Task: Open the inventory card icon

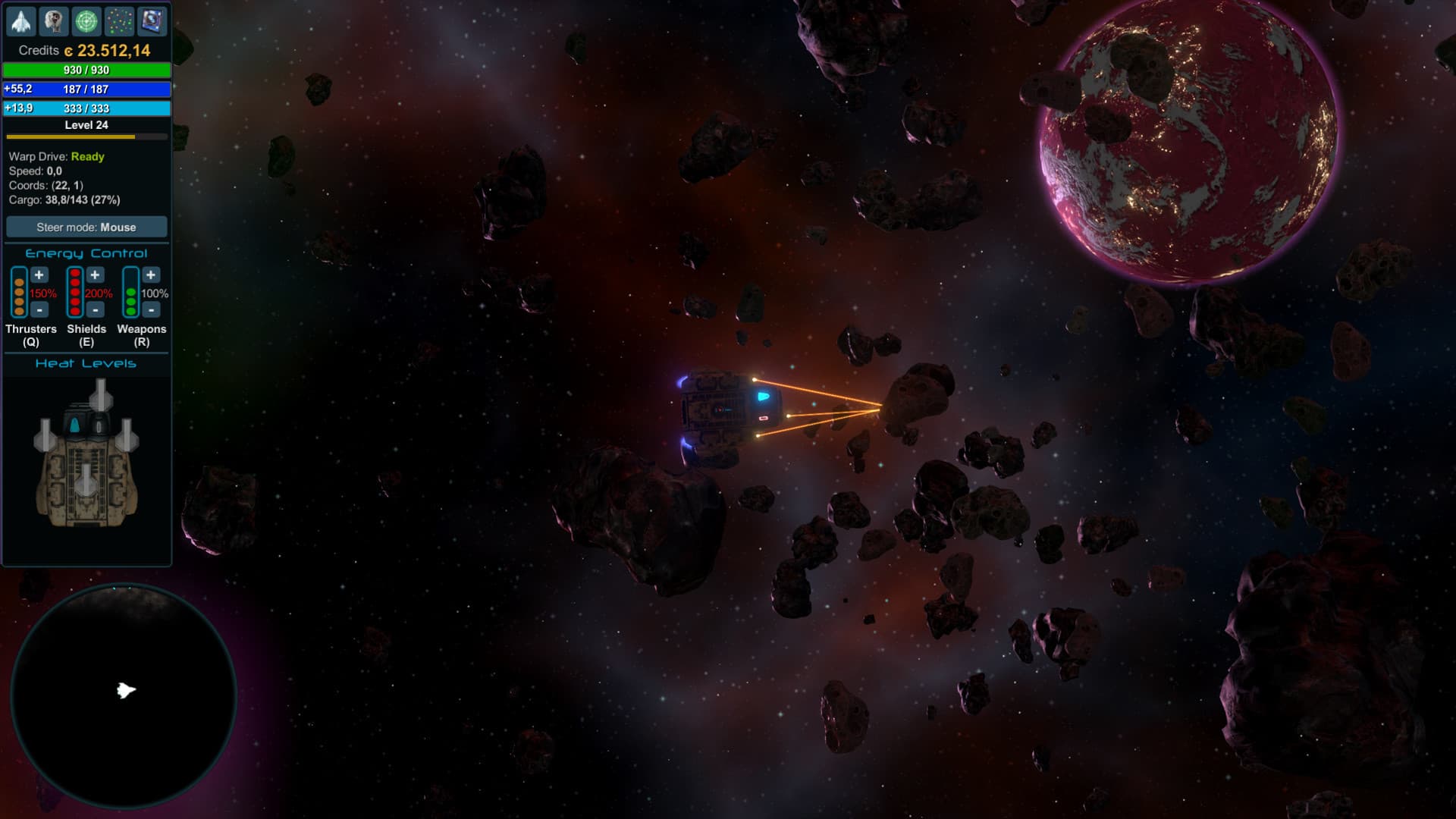Action: (x=151, y=21)
